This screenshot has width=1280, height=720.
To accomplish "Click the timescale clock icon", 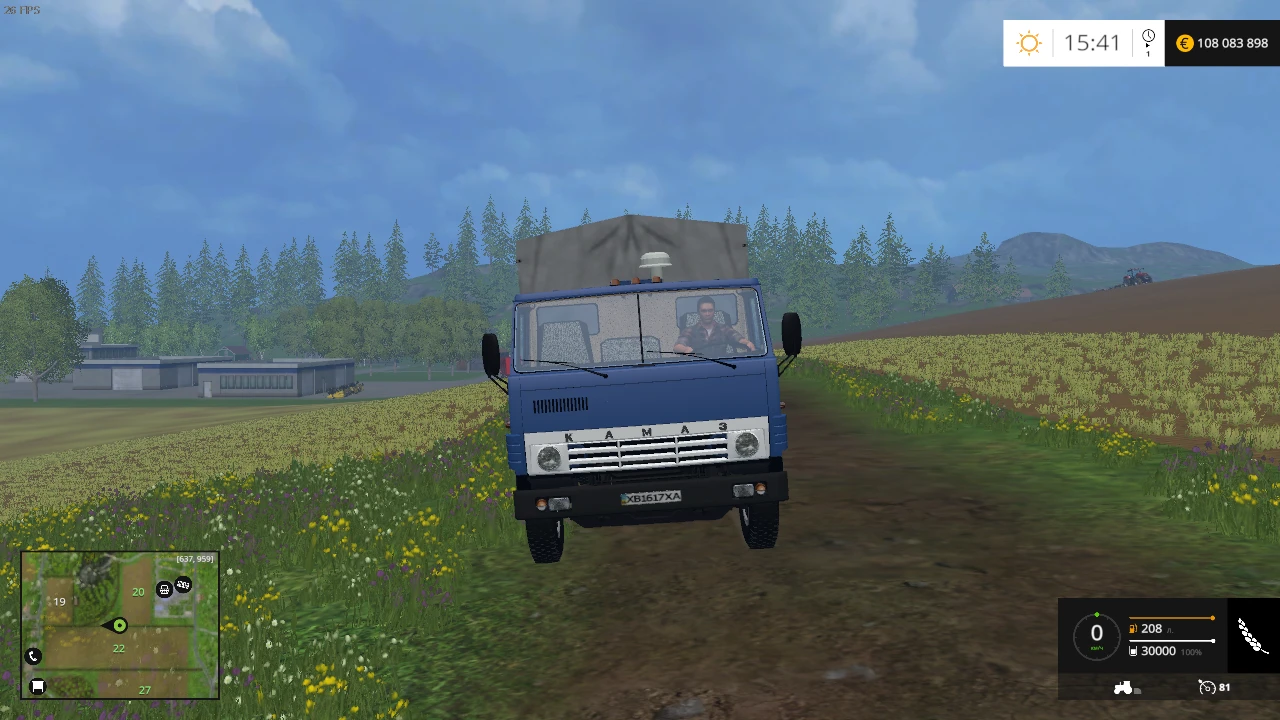I will click(1148, 35).
